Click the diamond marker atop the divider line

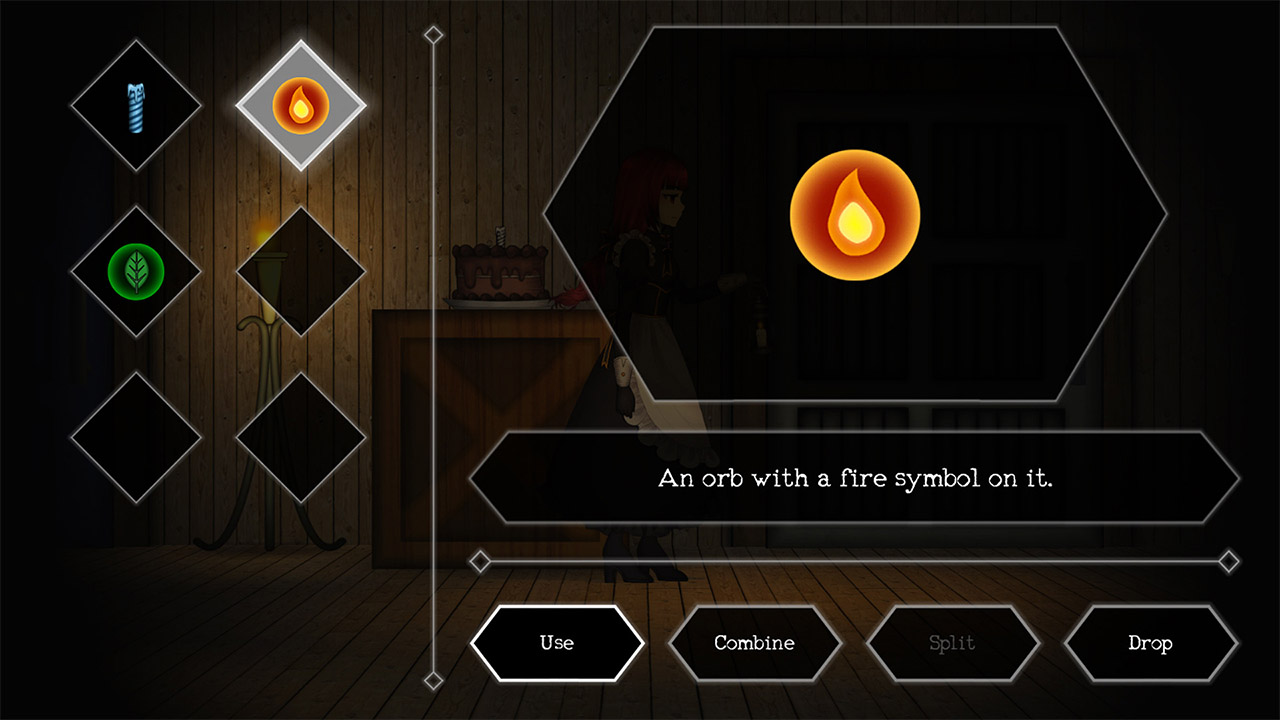[x=432, y=34]
